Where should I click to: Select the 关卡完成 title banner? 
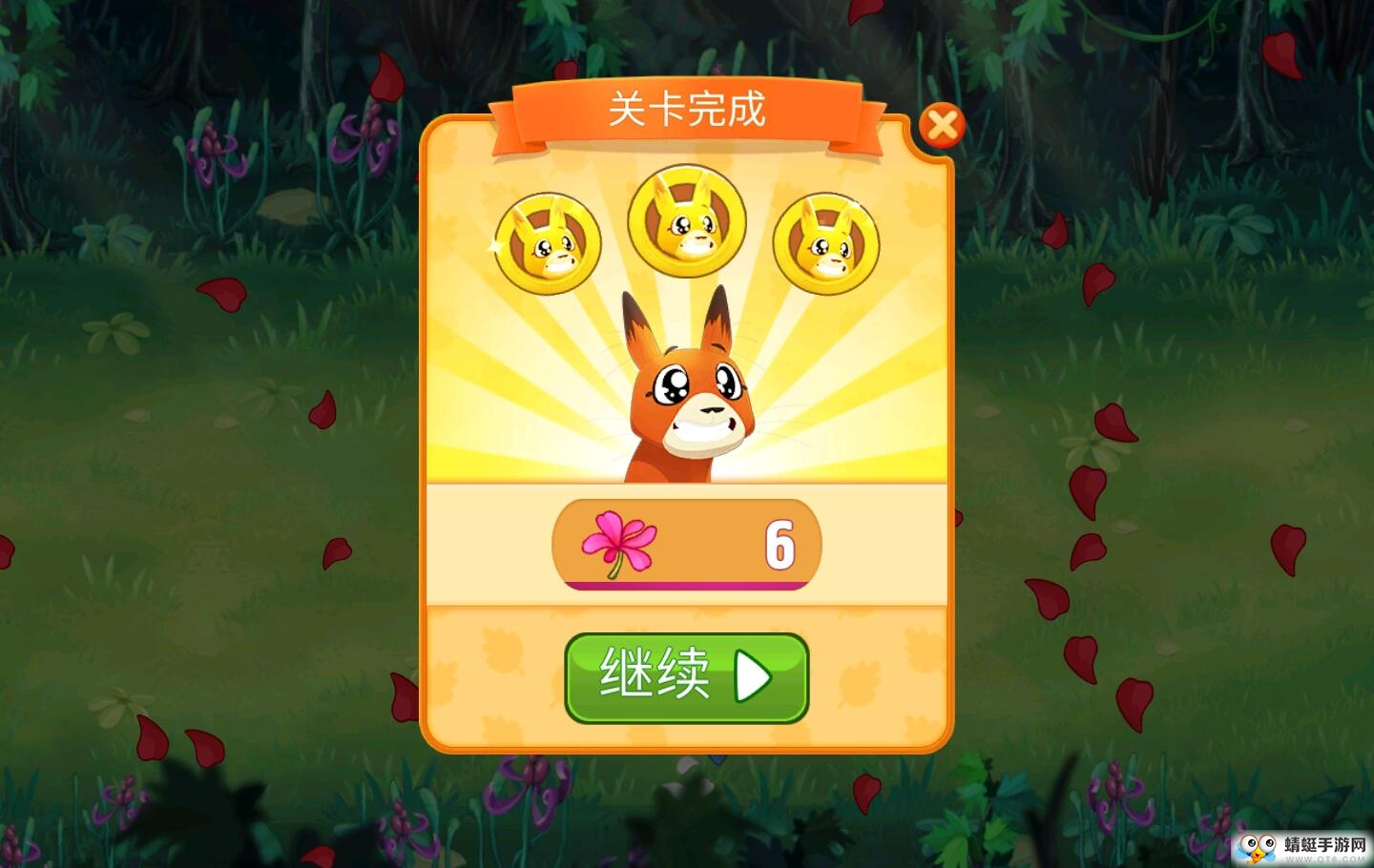tap(687, 110)
